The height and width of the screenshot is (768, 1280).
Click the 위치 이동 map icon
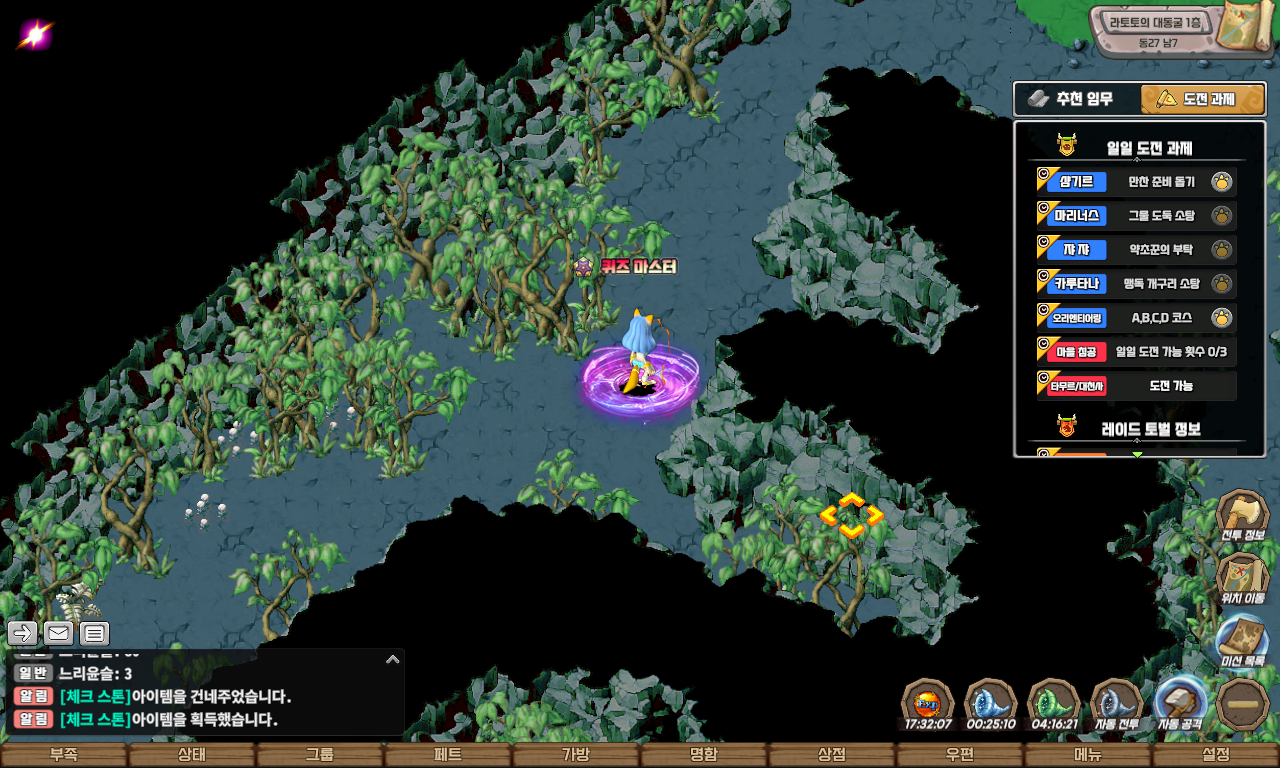click(x=1242, y=578)
